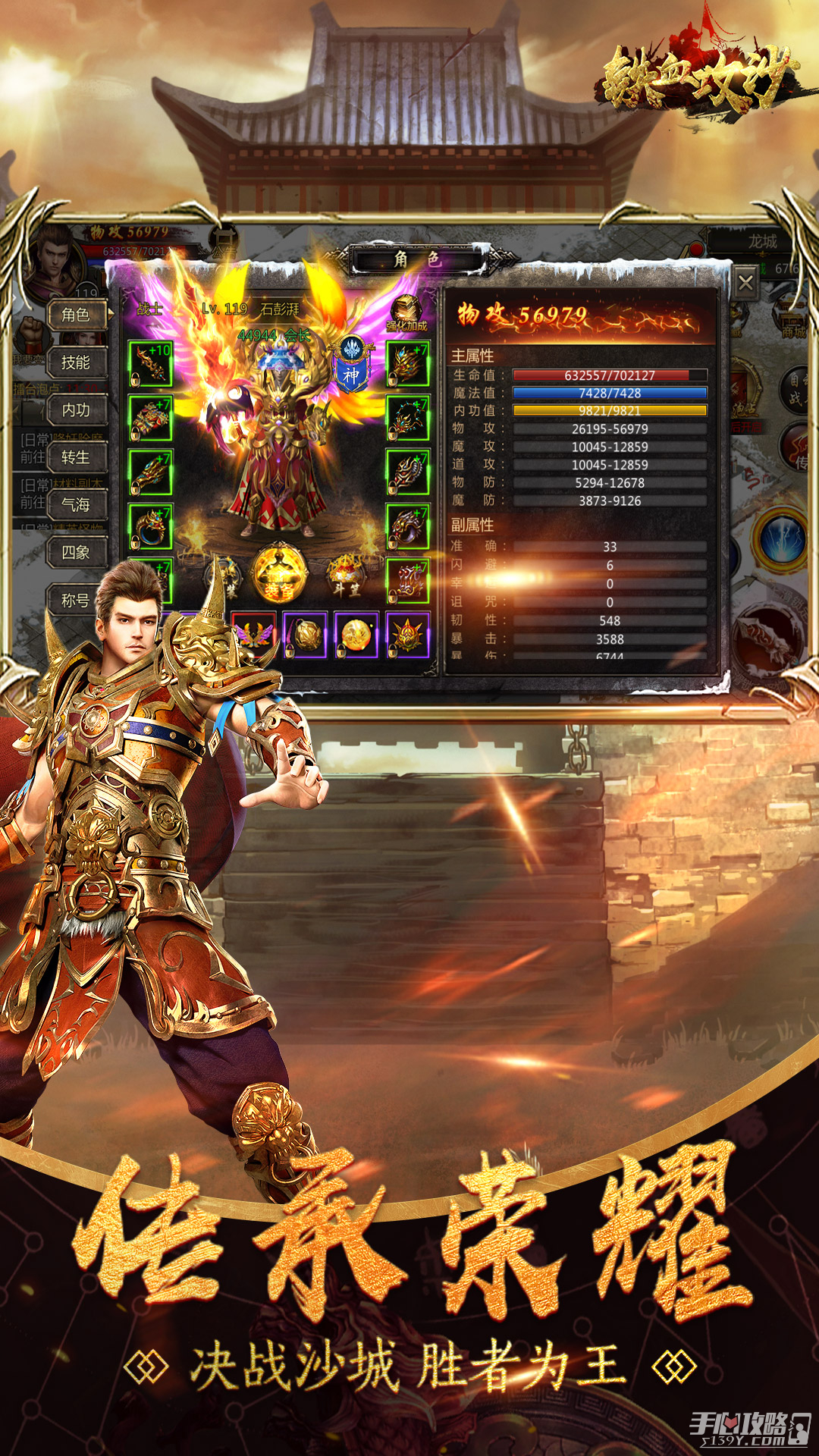Open the 技能 skills tab

(76, 362)
